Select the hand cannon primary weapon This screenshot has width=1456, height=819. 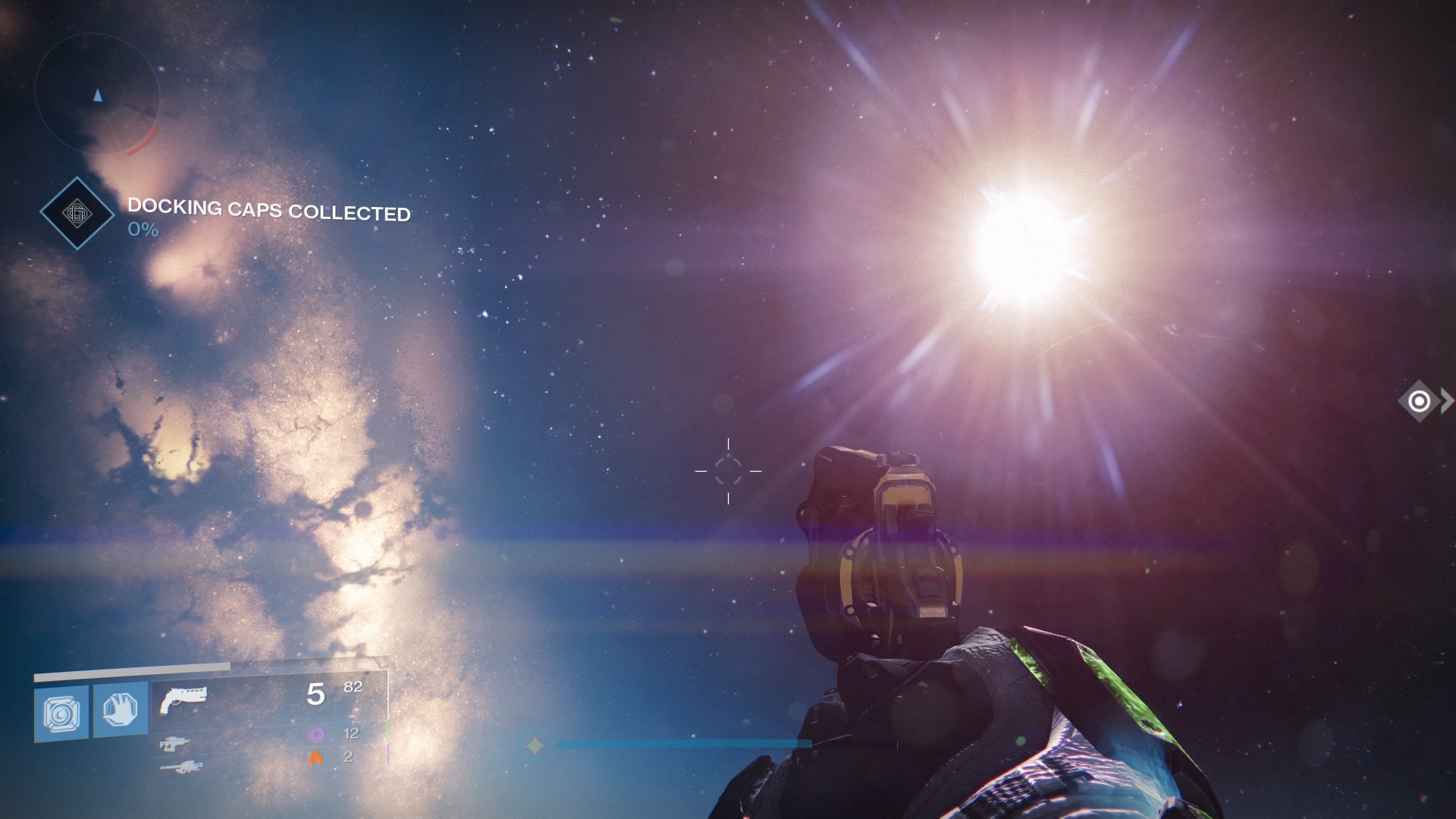(183, 699)
